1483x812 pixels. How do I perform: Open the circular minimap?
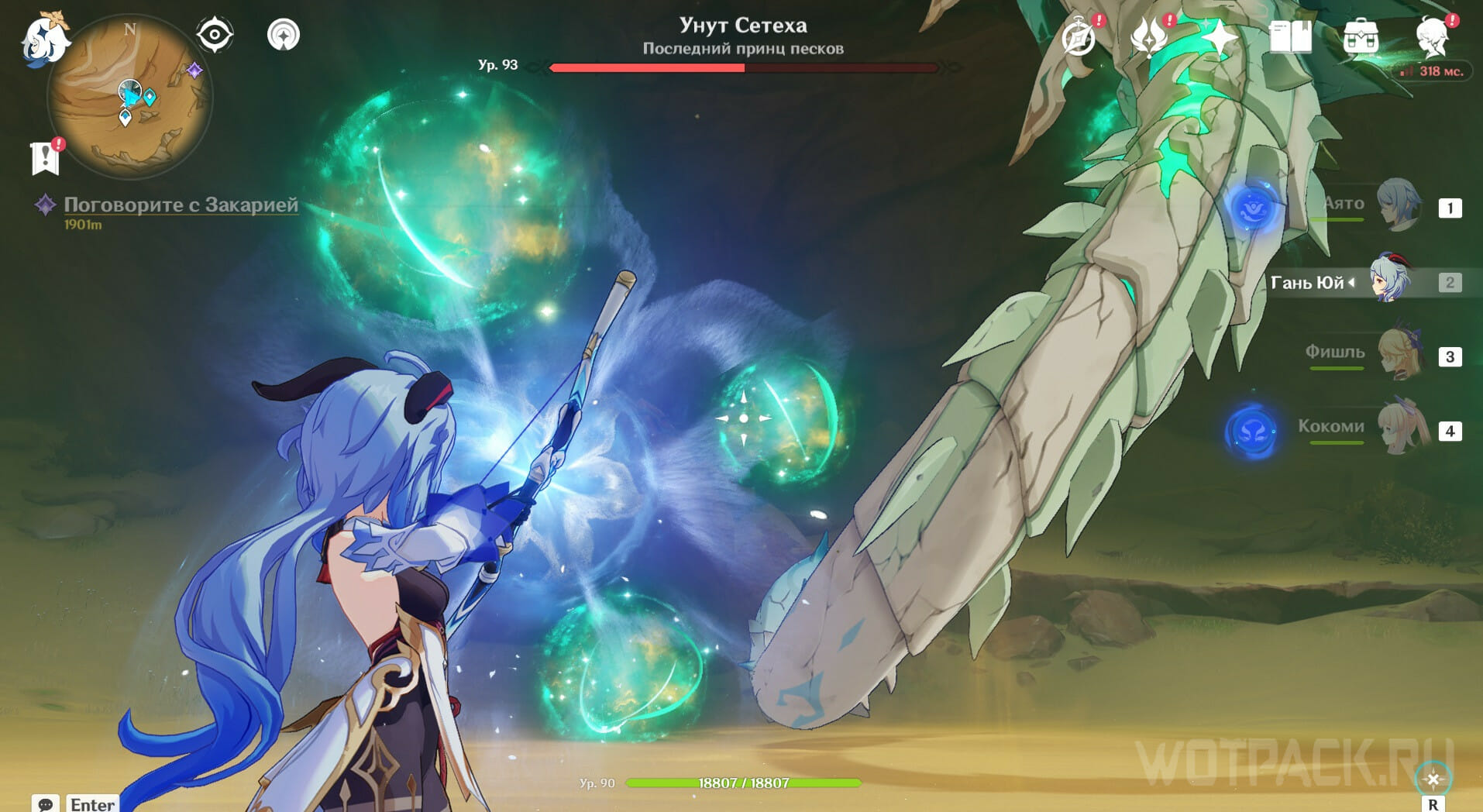129,98
